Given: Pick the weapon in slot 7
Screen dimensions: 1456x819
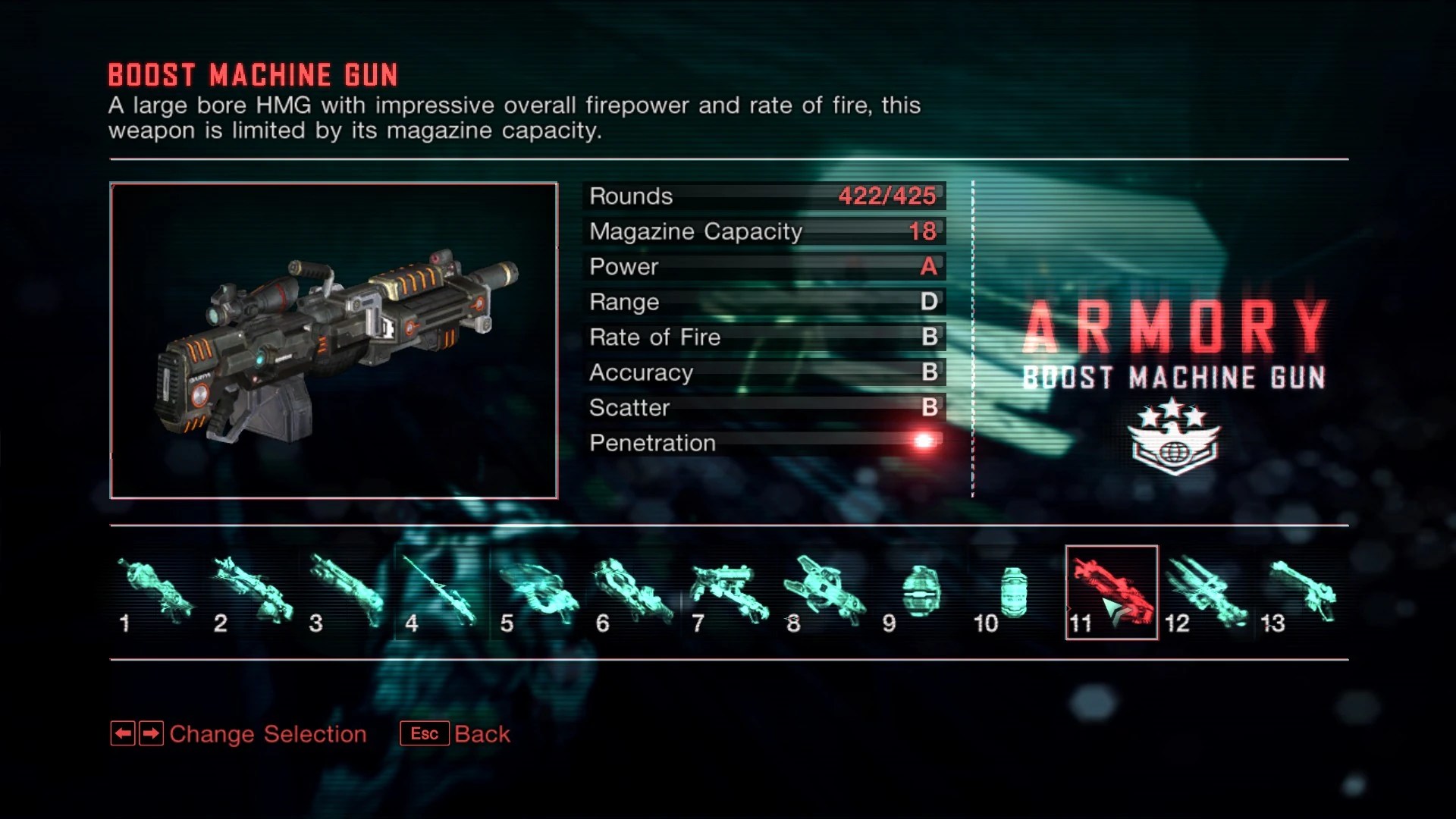Looking at the screenshot, I should pos(730,593).
